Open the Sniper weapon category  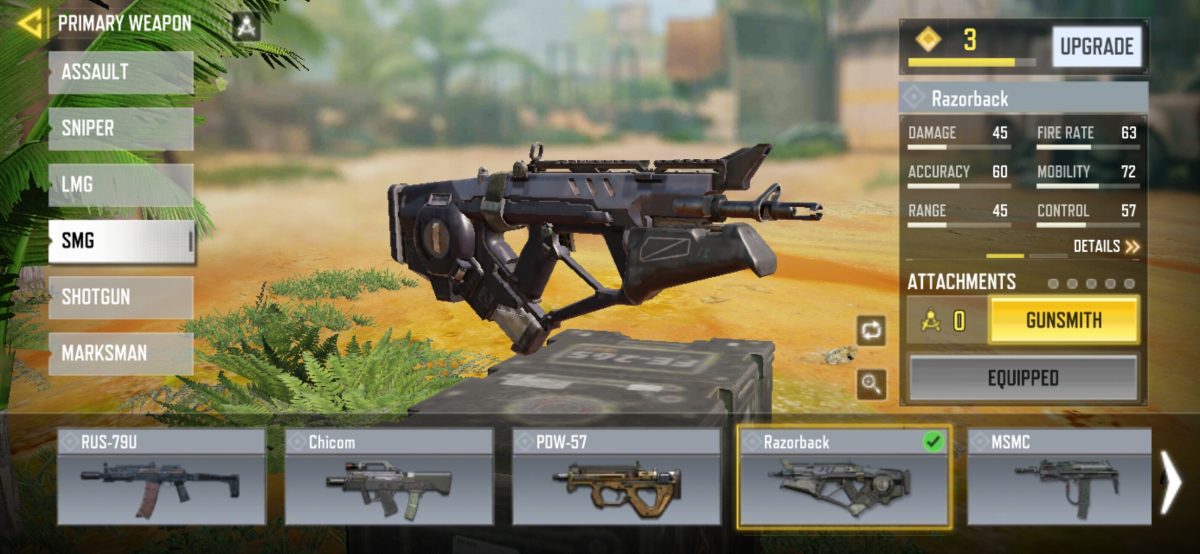(121, 129)
